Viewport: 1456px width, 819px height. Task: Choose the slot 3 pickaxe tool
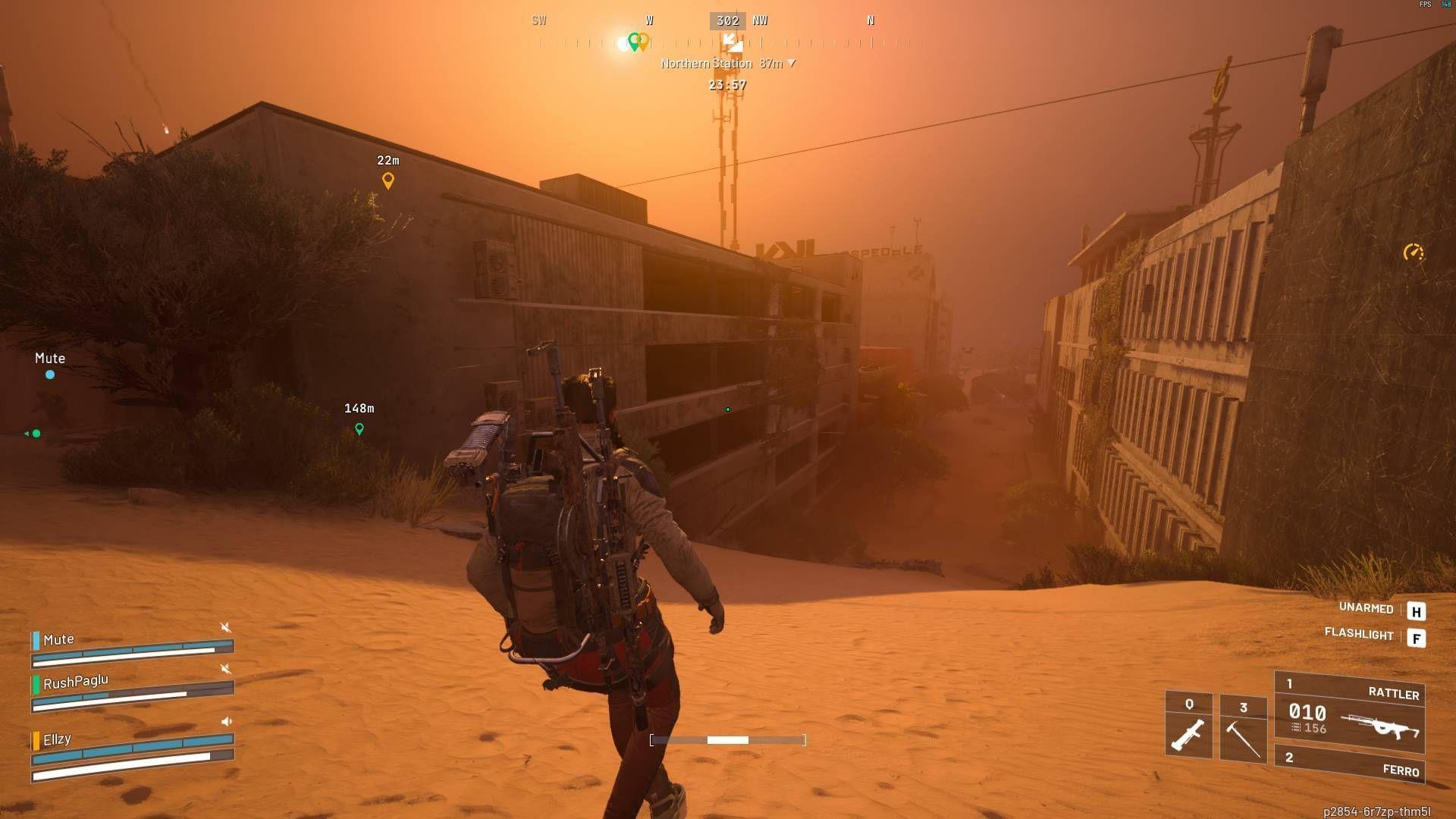[x=1243, y=728]
